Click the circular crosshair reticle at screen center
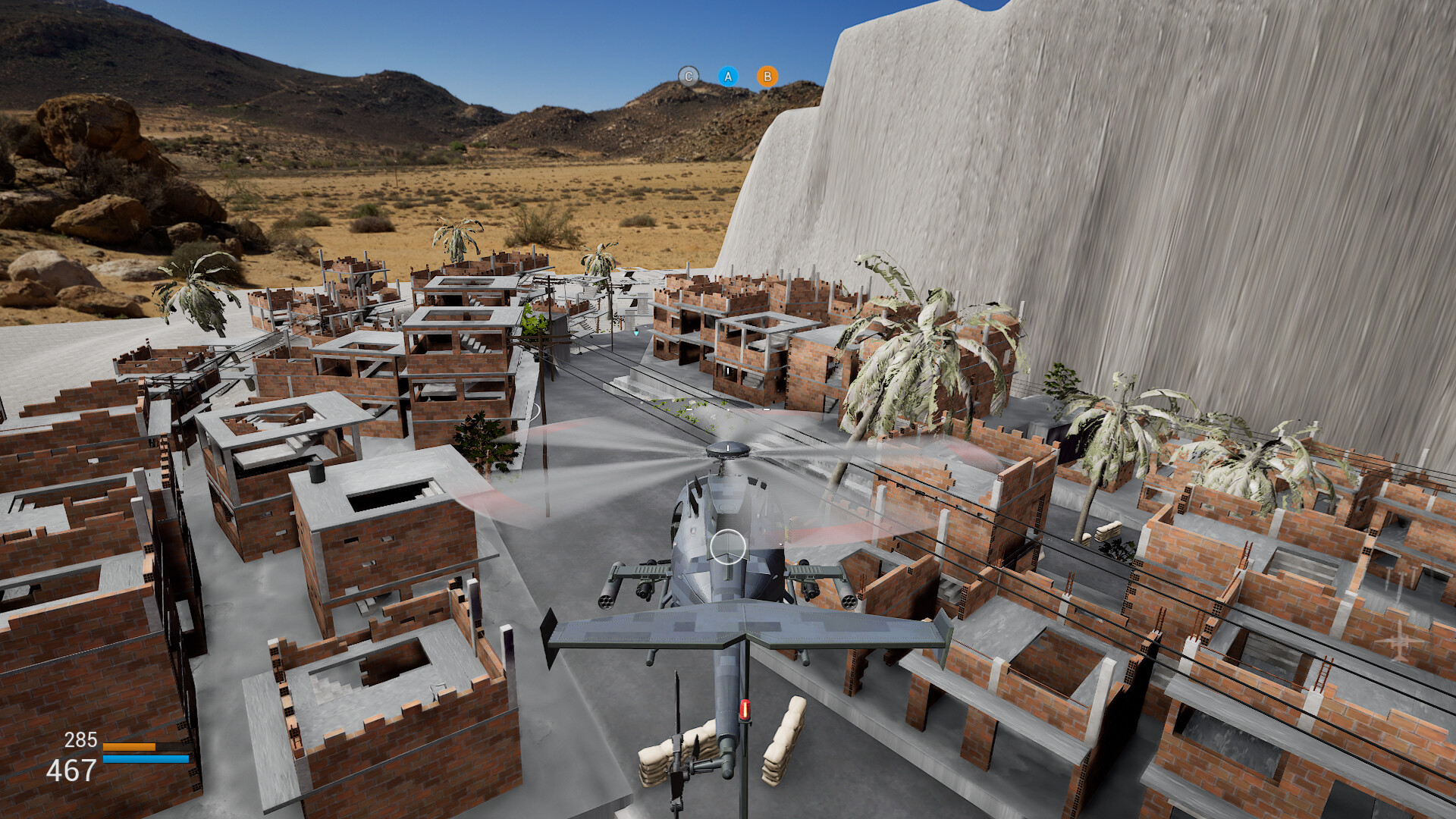The width and height of the screenshot is (1456, 819). pos(726,548)
